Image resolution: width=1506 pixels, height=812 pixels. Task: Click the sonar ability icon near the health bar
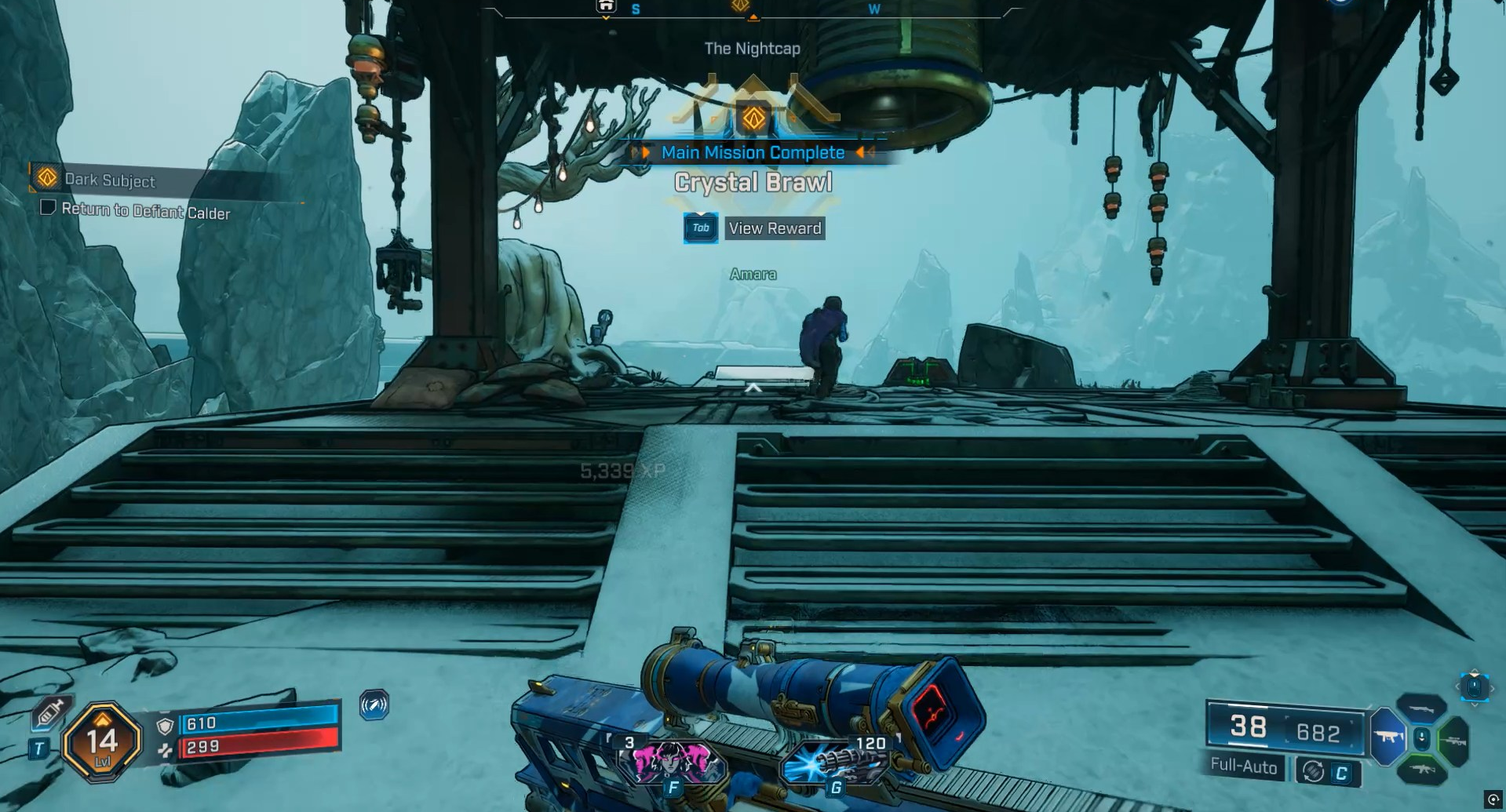pyautogui.click(x=375, y=705)
